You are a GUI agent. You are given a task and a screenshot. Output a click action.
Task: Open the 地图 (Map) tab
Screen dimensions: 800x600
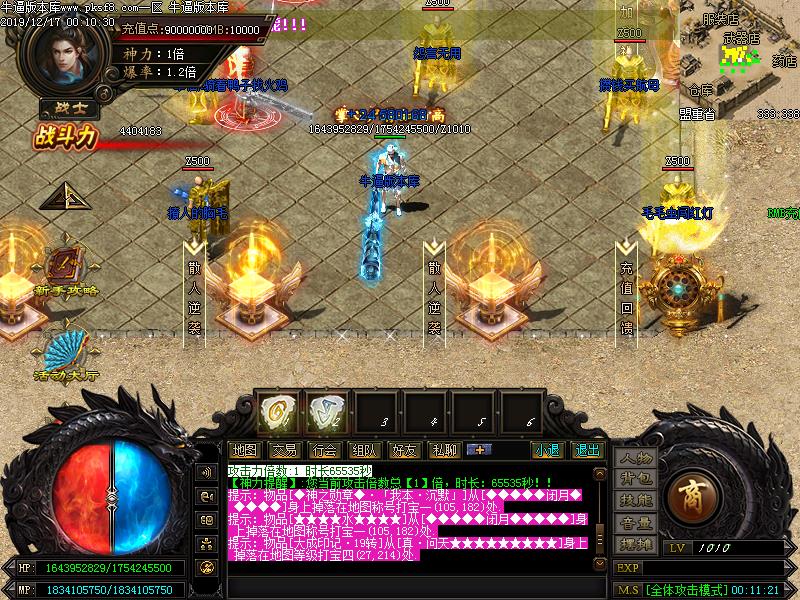244,450
